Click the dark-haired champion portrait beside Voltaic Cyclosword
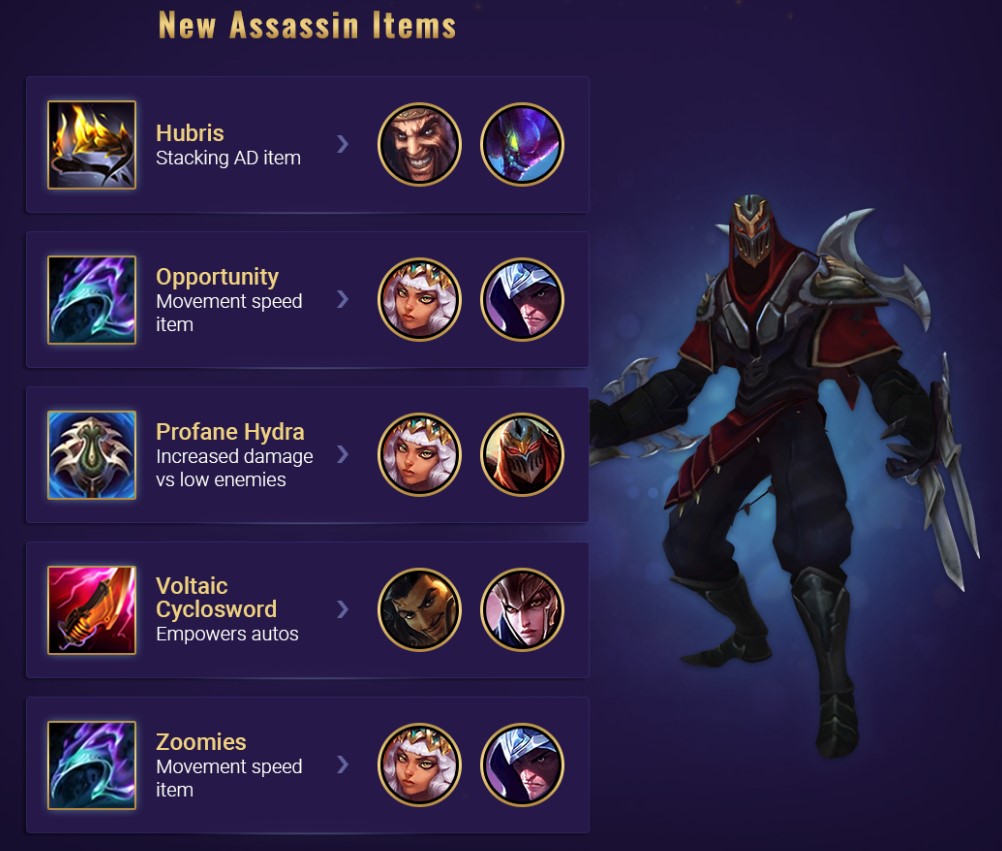 tap(419, 610)
